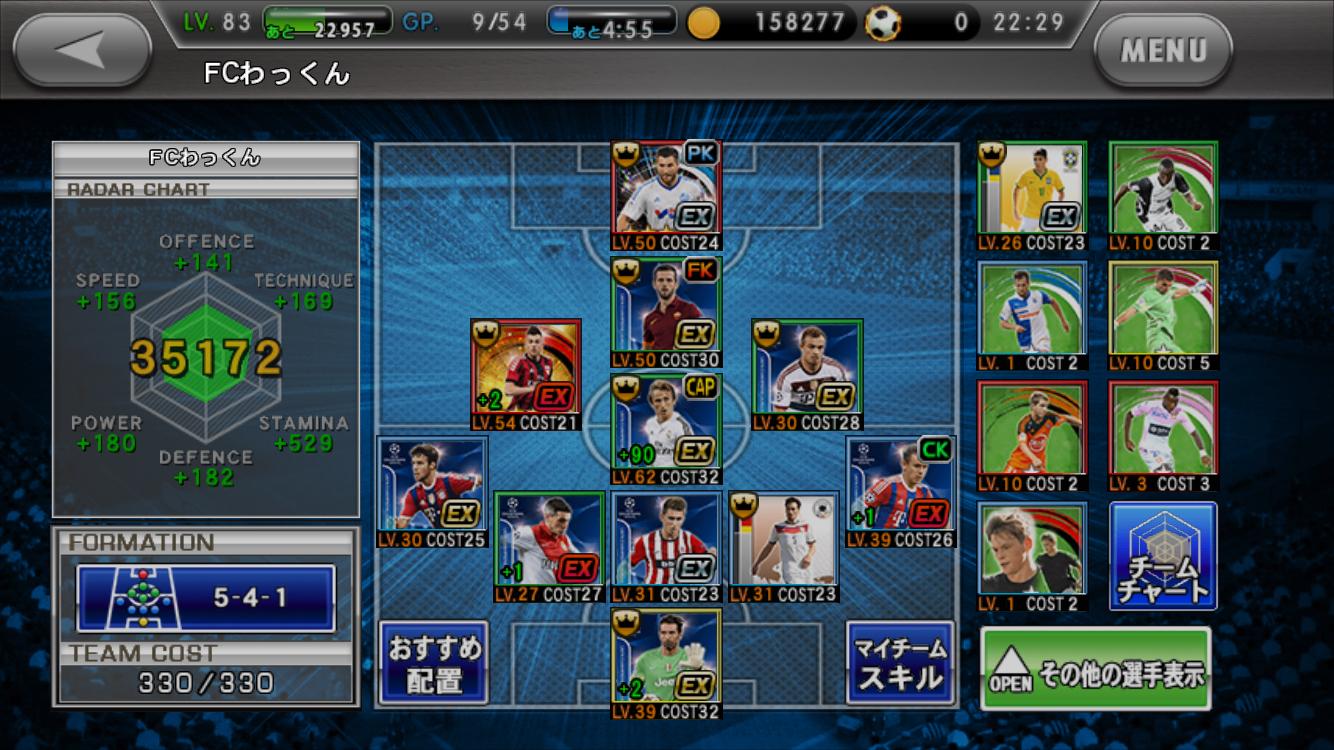The image size is (1334, 750).
Task: Open the MENU button
Action: [x=1163, y=49]
